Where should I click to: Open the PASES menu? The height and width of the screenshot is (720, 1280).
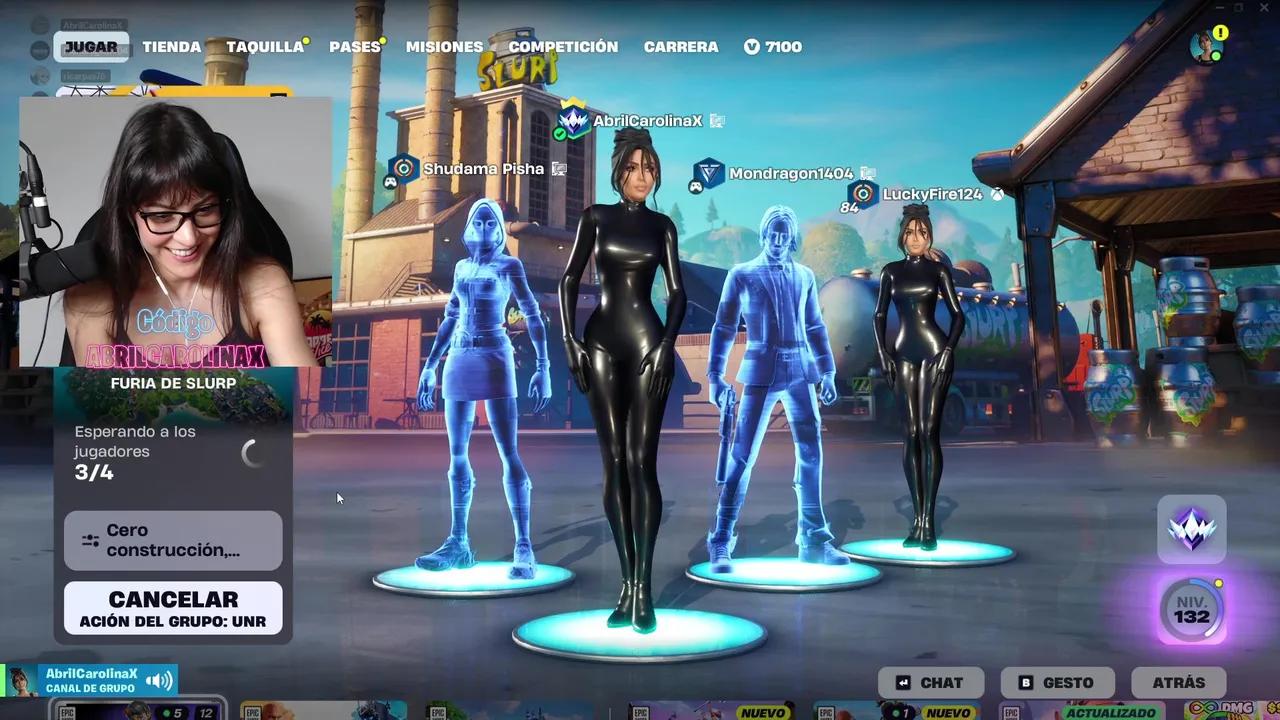tap(354, 46)
